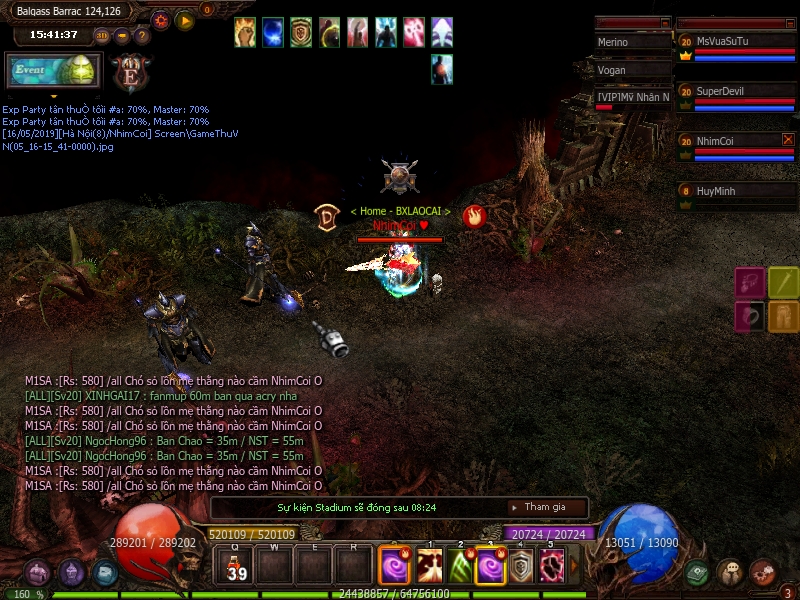Open the green book menu button

pos(697,572)
